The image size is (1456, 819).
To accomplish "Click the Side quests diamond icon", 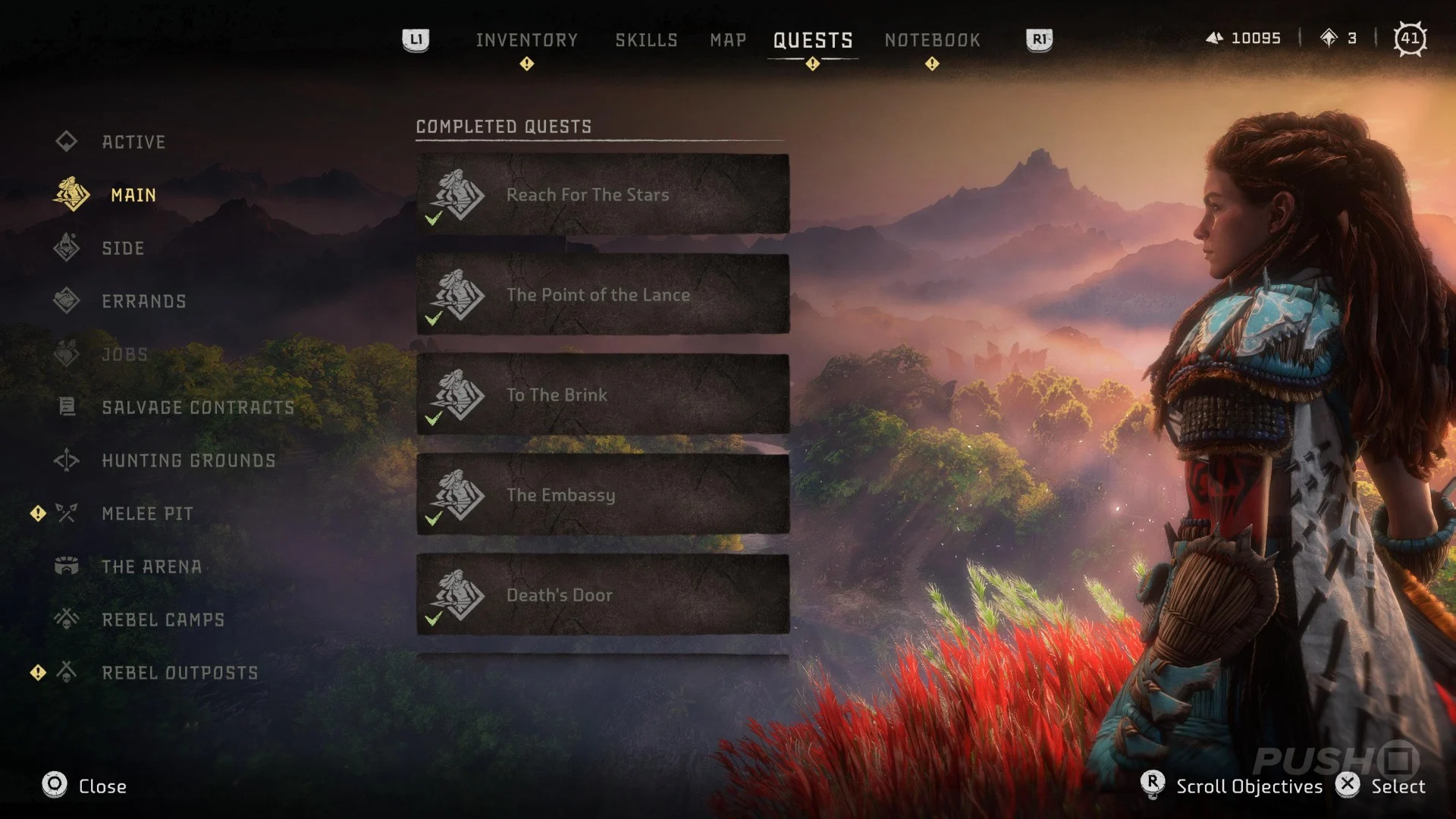I will [67, 248].
